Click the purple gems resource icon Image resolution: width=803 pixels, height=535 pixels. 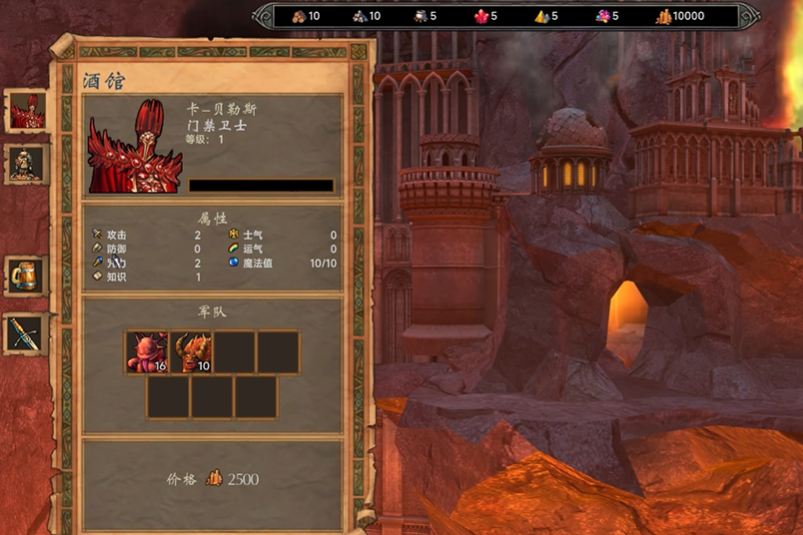pos(602,16)
